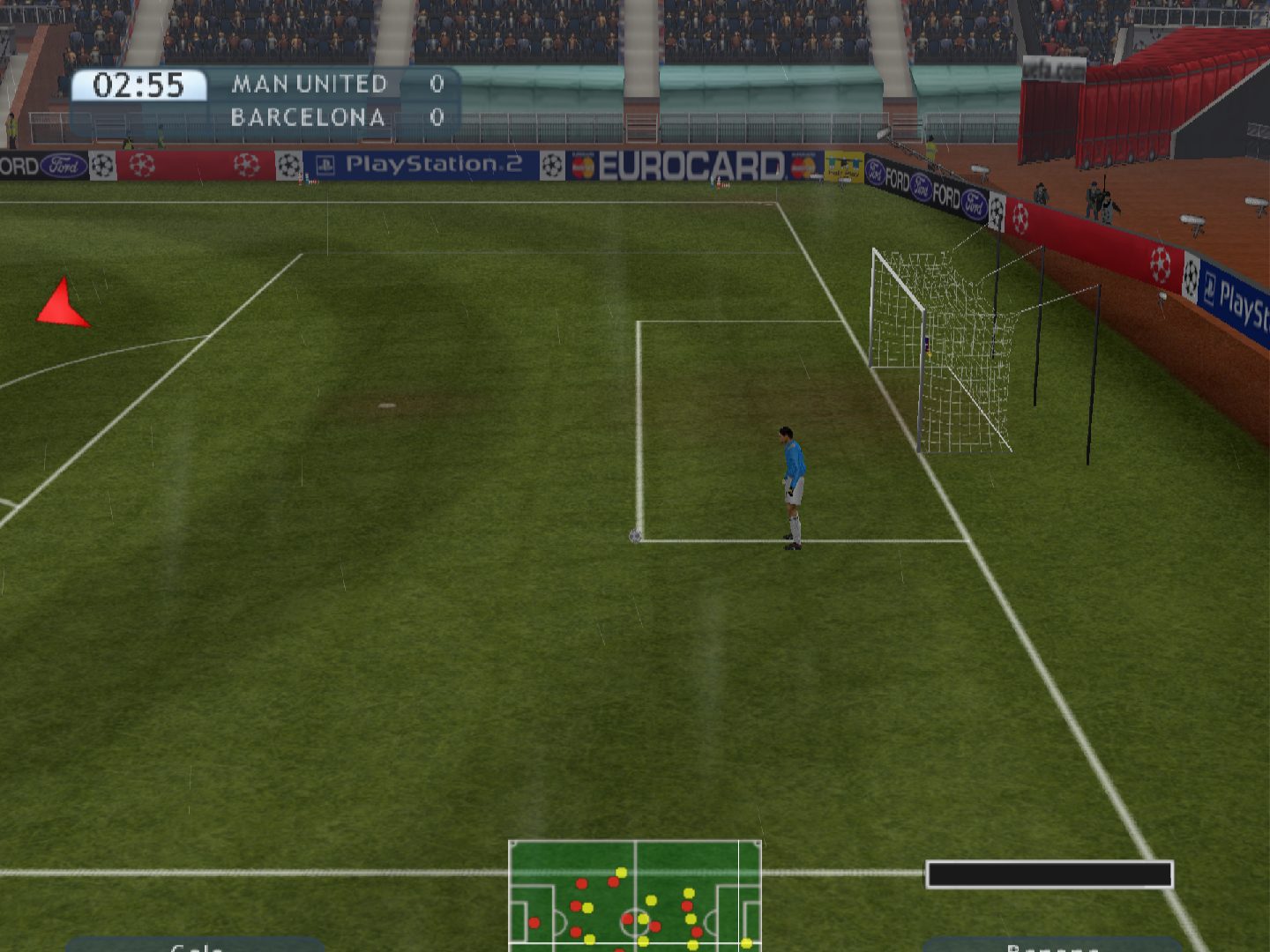Select the left player name panel
This screenshot has height=952, width=1270.
196,944
